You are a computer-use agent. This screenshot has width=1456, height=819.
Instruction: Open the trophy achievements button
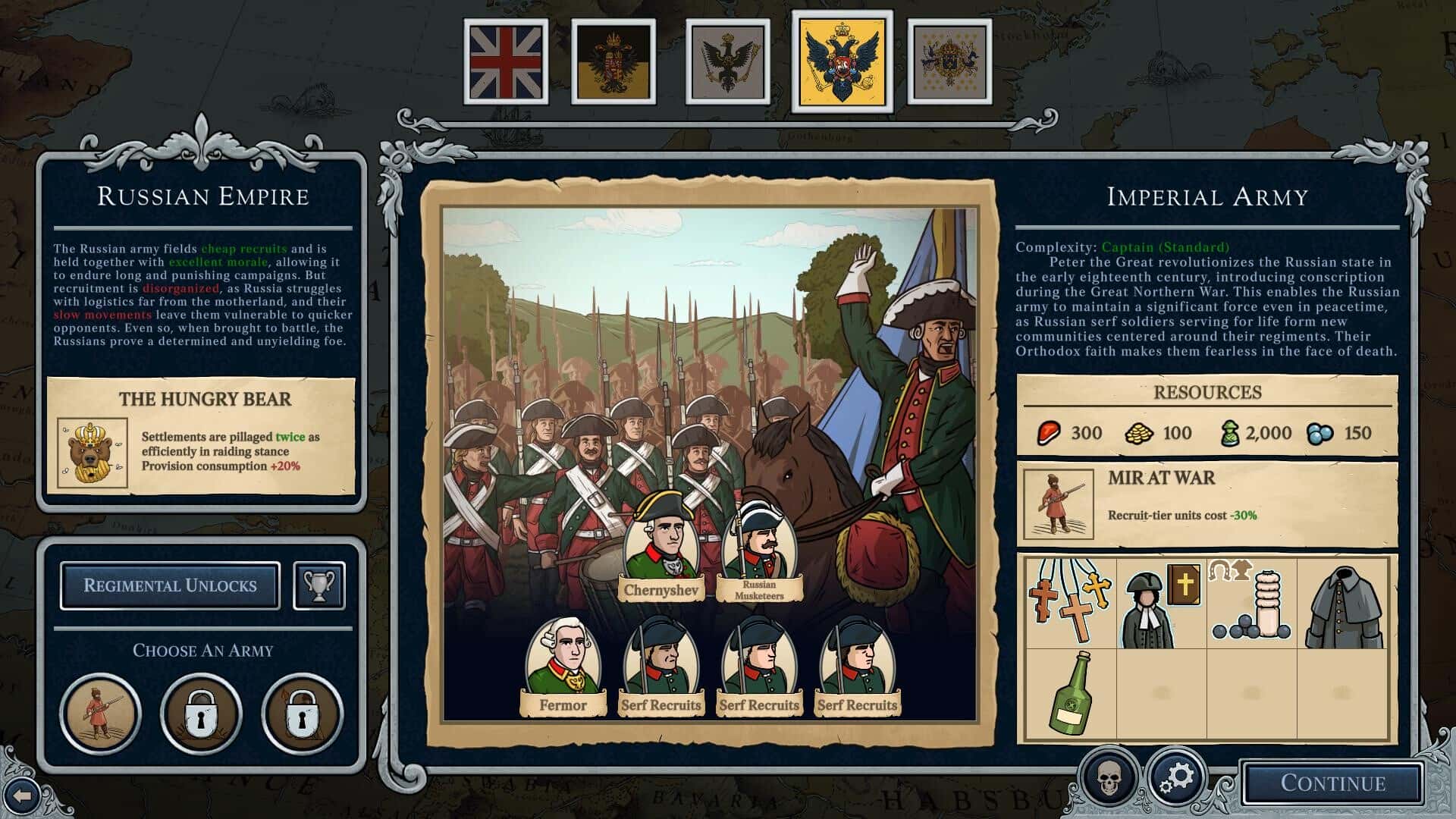(319, 585)
